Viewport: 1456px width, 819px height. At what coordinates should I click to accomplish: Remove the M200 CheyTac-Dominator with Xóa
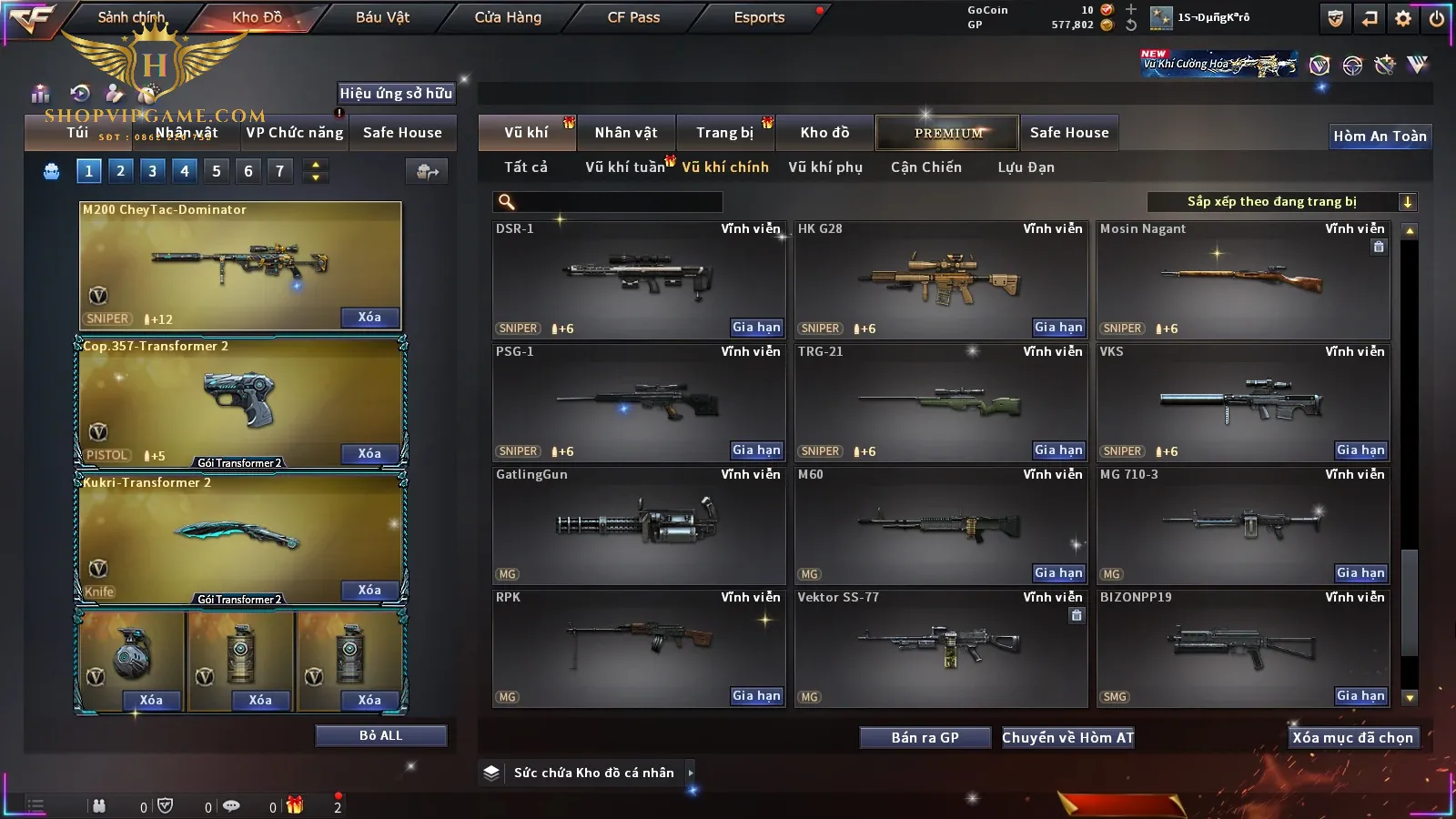(369, 318)
